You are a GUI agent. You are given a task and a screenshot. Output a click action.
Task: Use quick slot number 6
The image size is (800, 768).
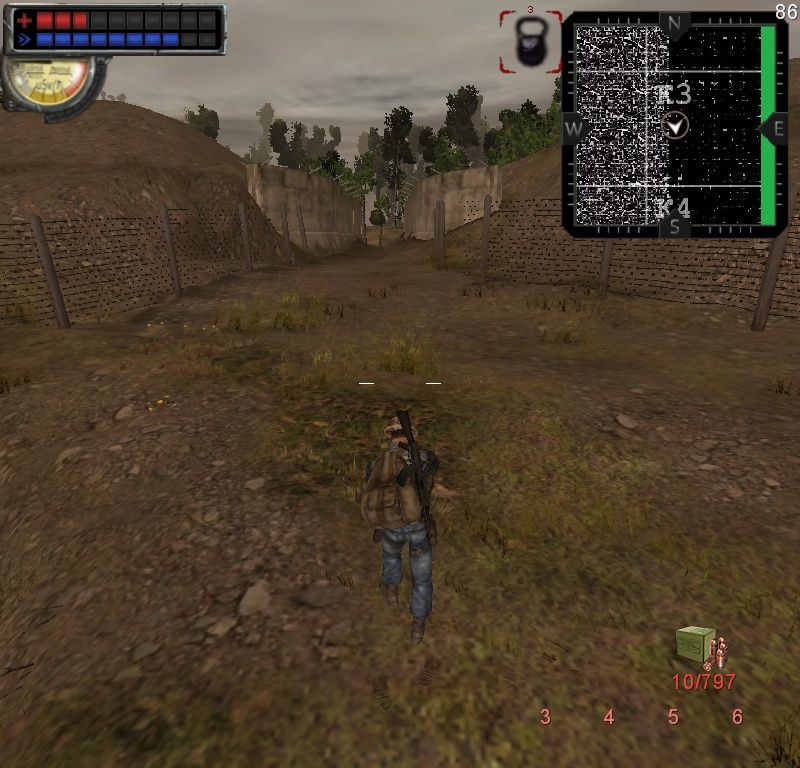[x=737, y=717]
